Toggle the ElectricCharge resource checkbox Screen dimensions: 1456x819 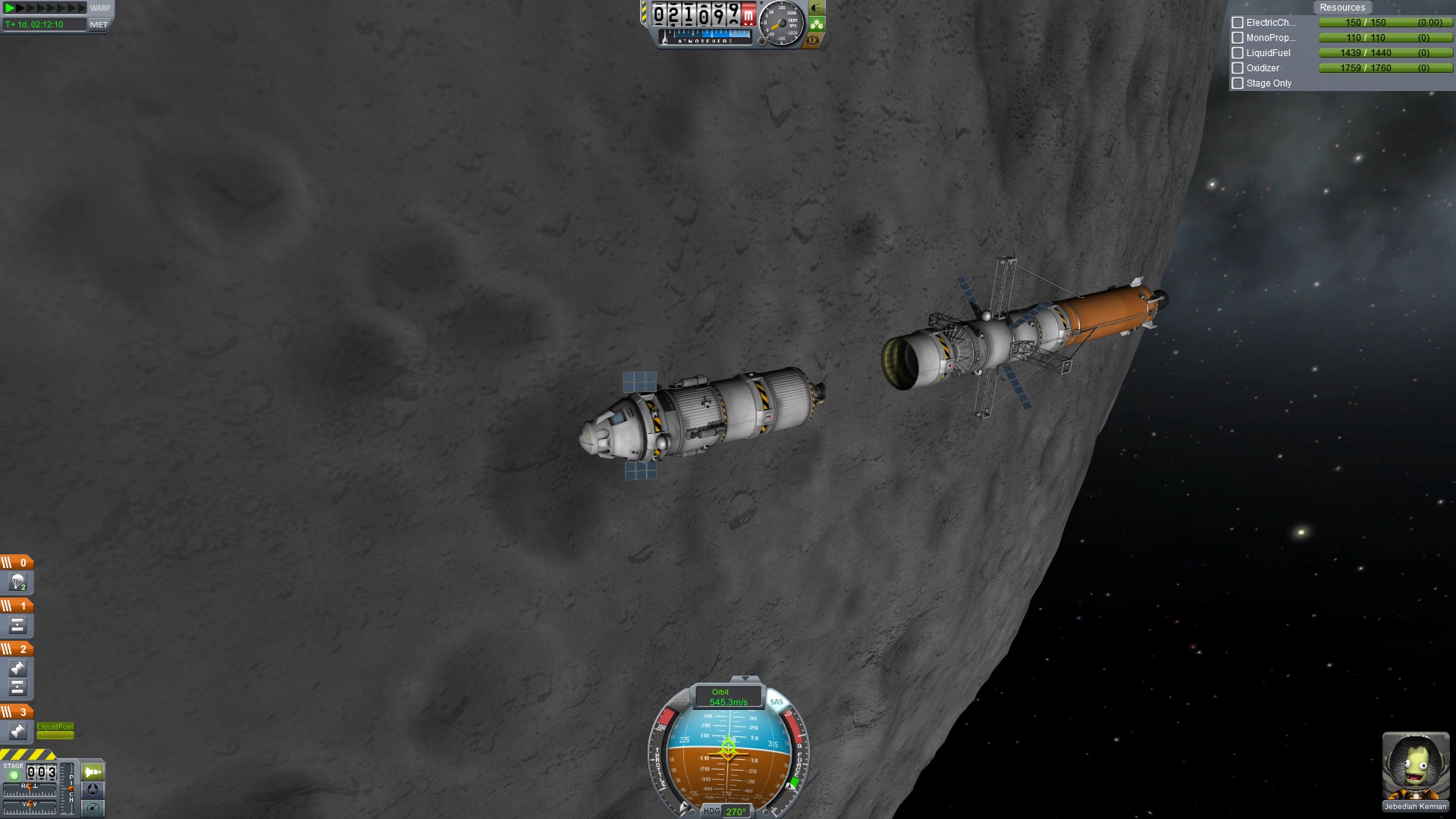[1238, 23]
